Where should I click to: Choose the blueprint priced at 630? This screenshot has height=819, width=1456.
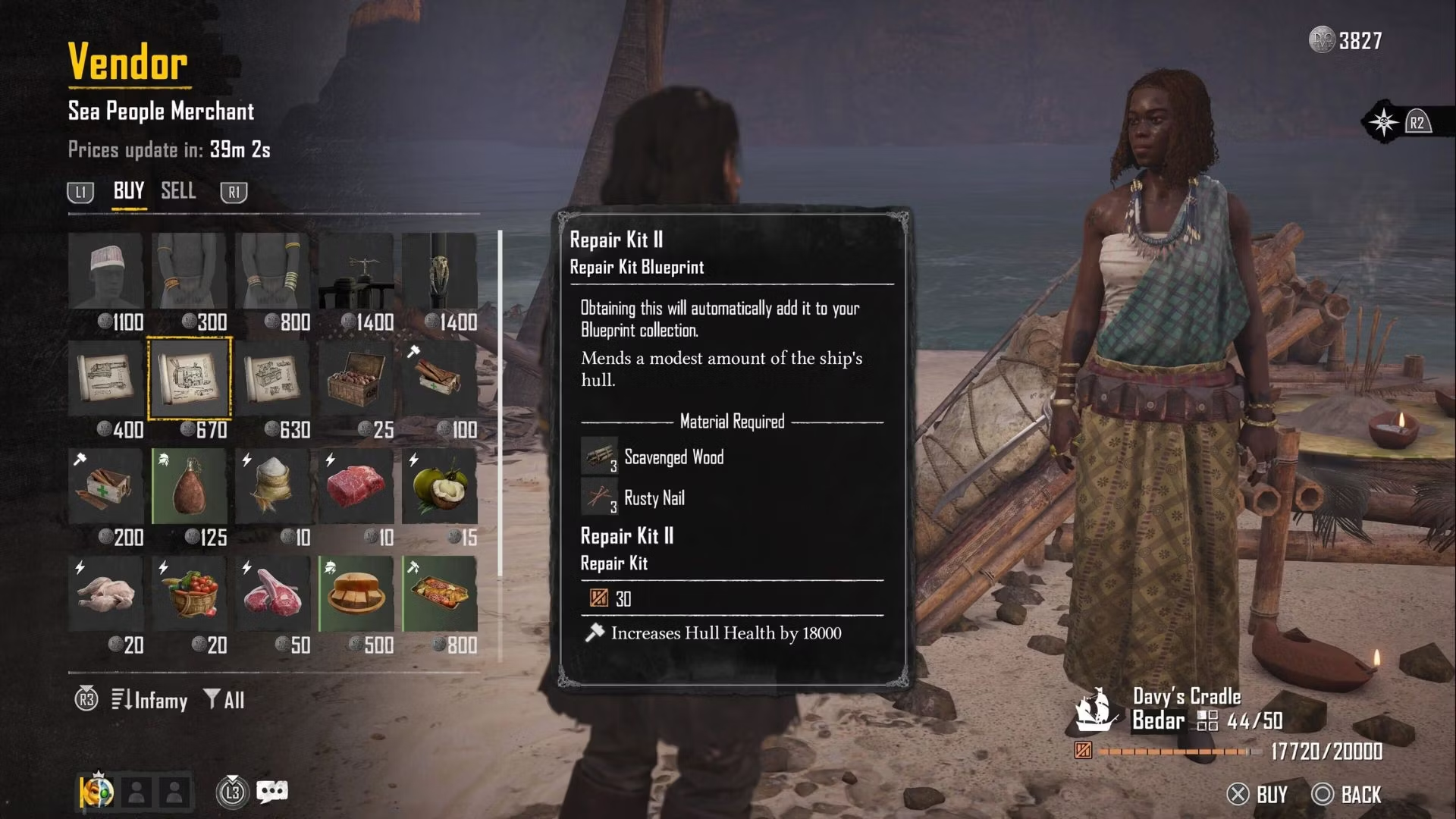272,378
